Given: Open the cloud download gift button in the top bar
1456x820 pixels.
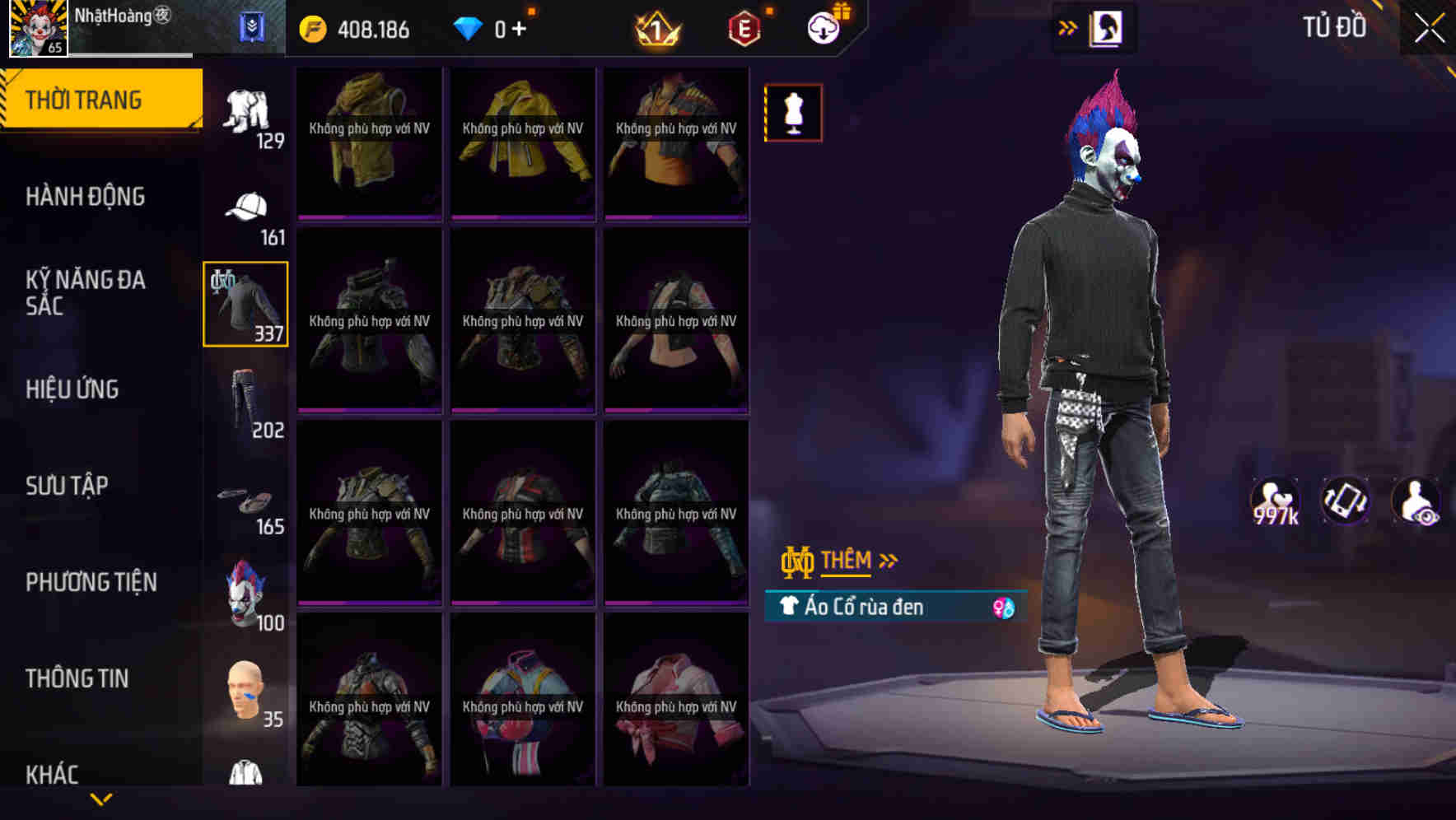Looking at the screenshot, I should (x=824, y=27).
